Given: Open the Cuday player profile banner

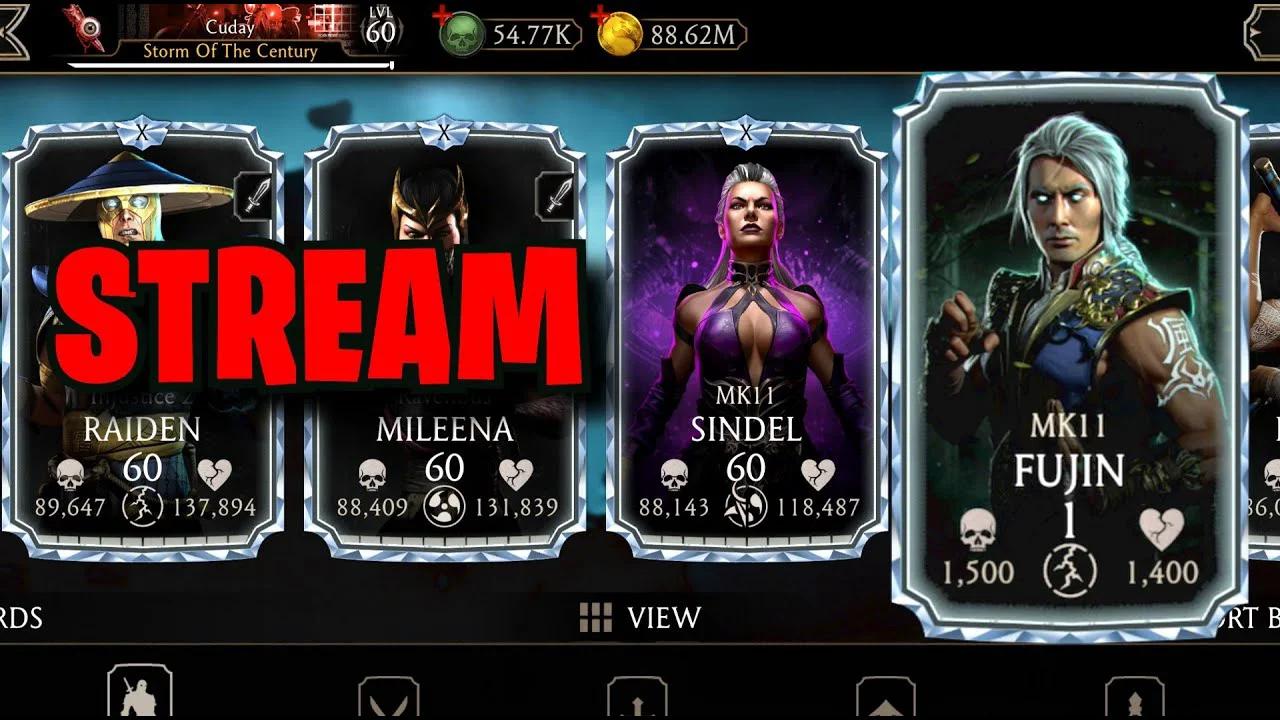Looking at the screenshot, I should (x=230, y=25).
